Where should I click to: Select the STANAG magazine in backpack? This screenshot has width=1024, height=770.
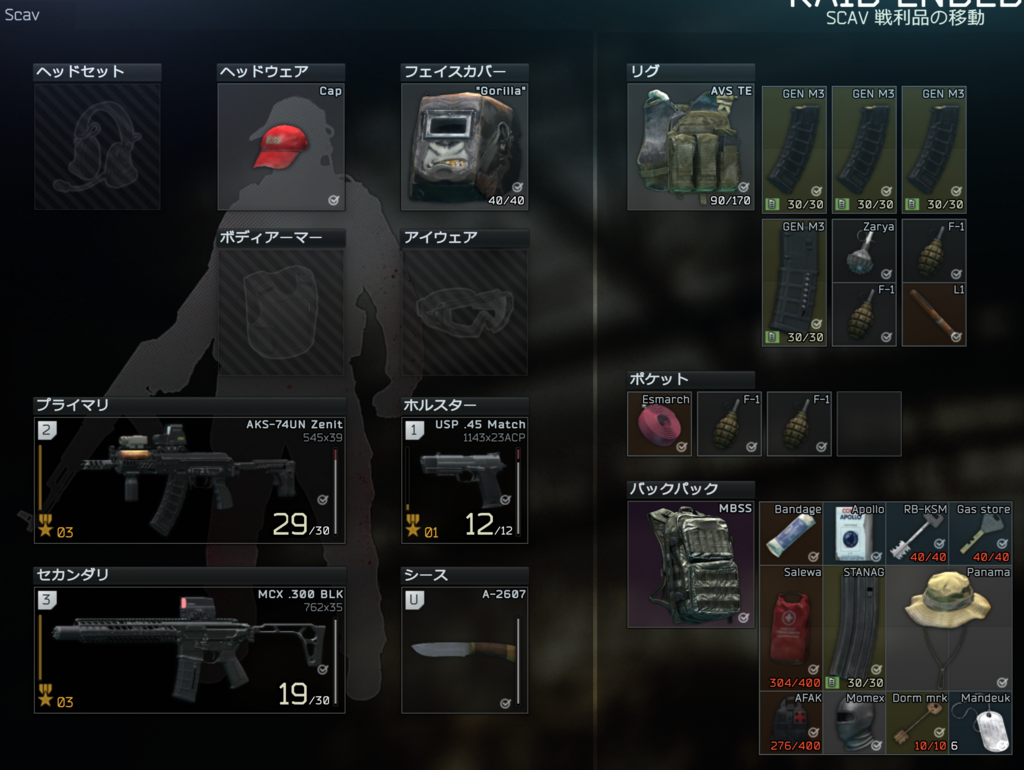coord(855,628)
